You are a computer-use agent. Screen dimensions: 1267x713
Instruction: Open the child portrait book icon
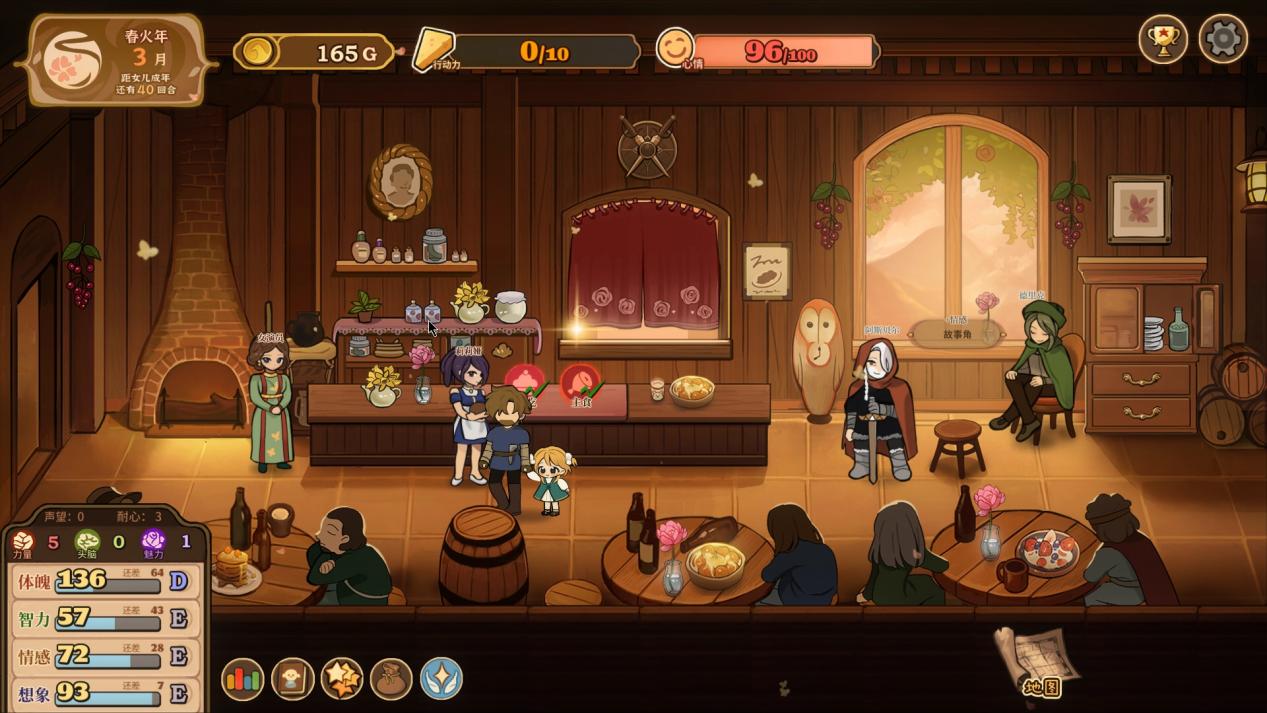292,679
